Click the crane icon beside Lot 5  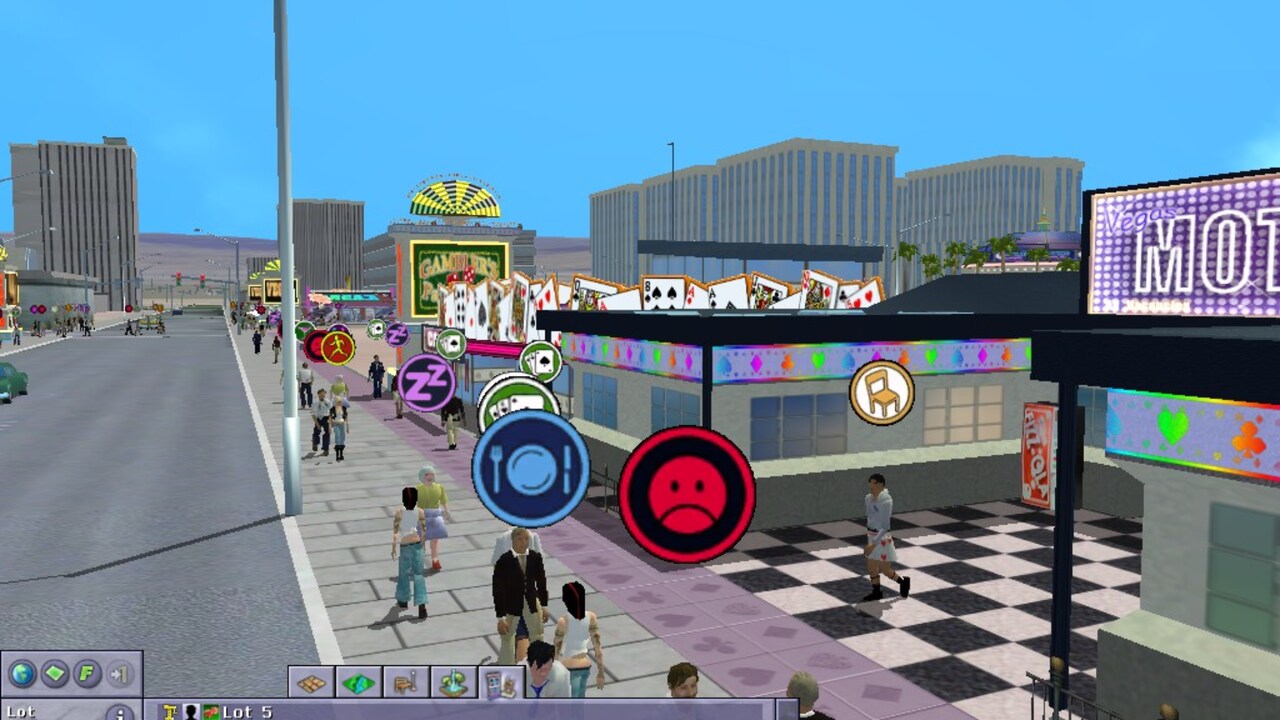(170, 712)
